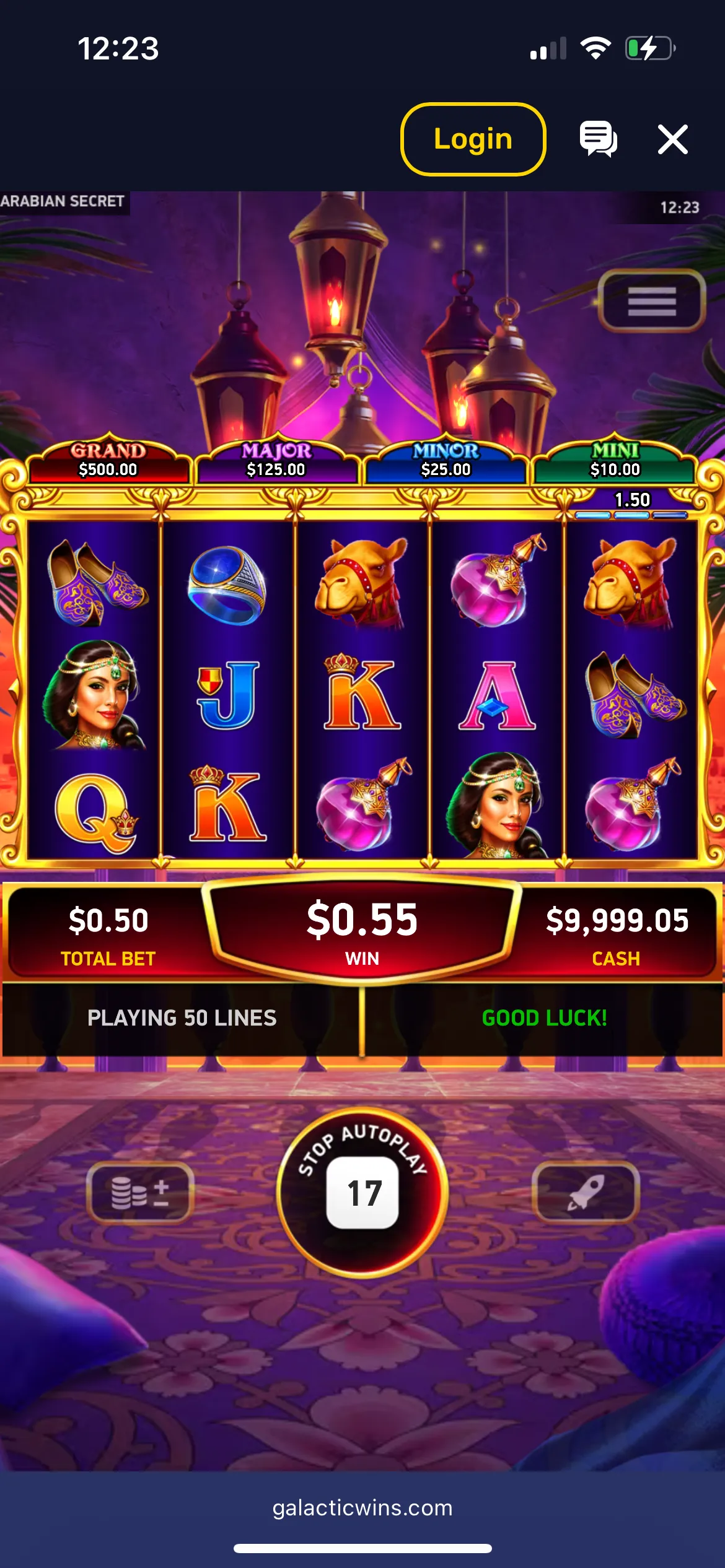Tap the yellow Login button
Image resolution: width=725 pixels, height=1568 pixels.
(x=473, y=139)
